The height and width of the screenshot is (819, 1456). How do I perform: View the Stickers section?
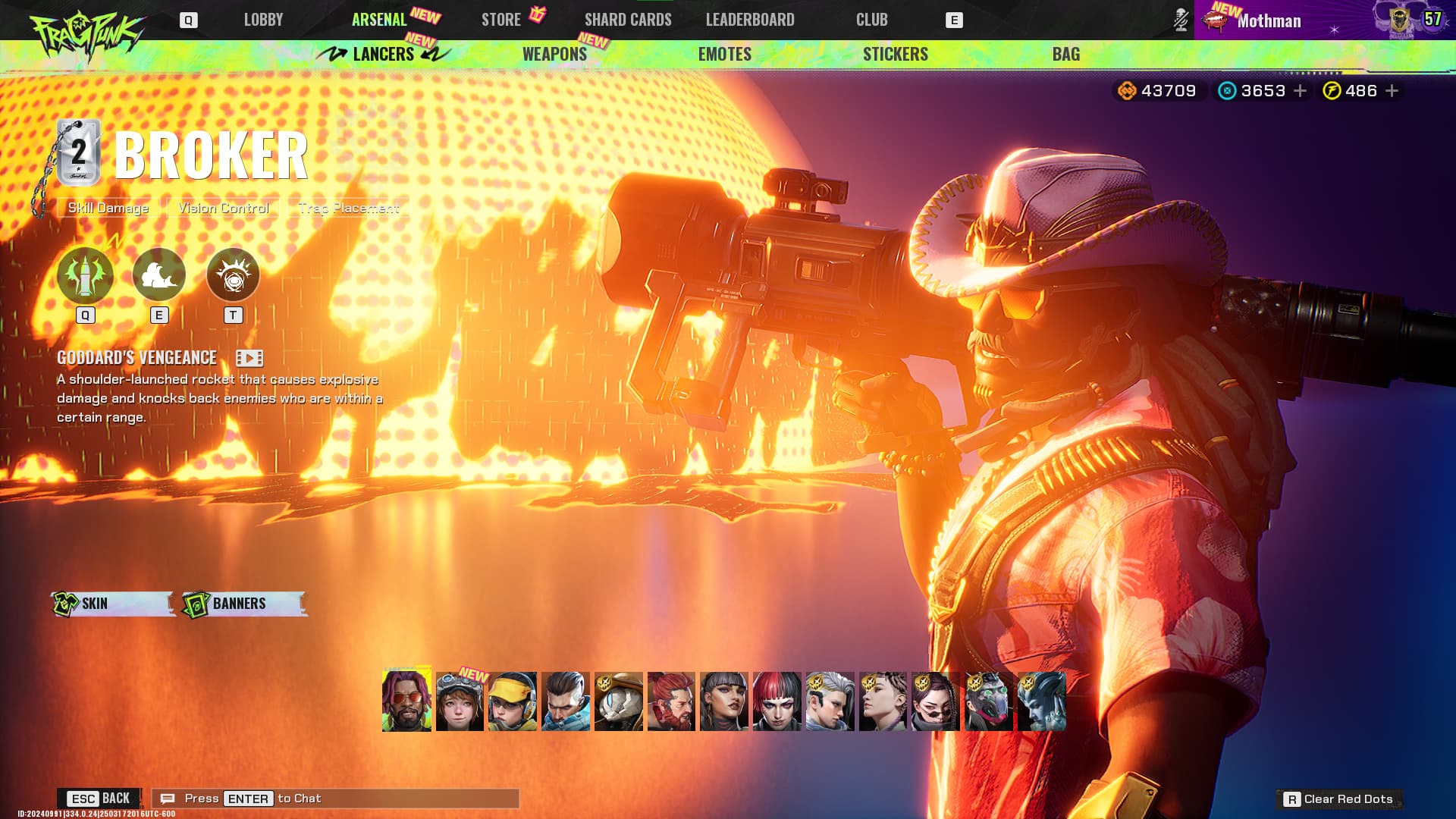pos(895,54)
